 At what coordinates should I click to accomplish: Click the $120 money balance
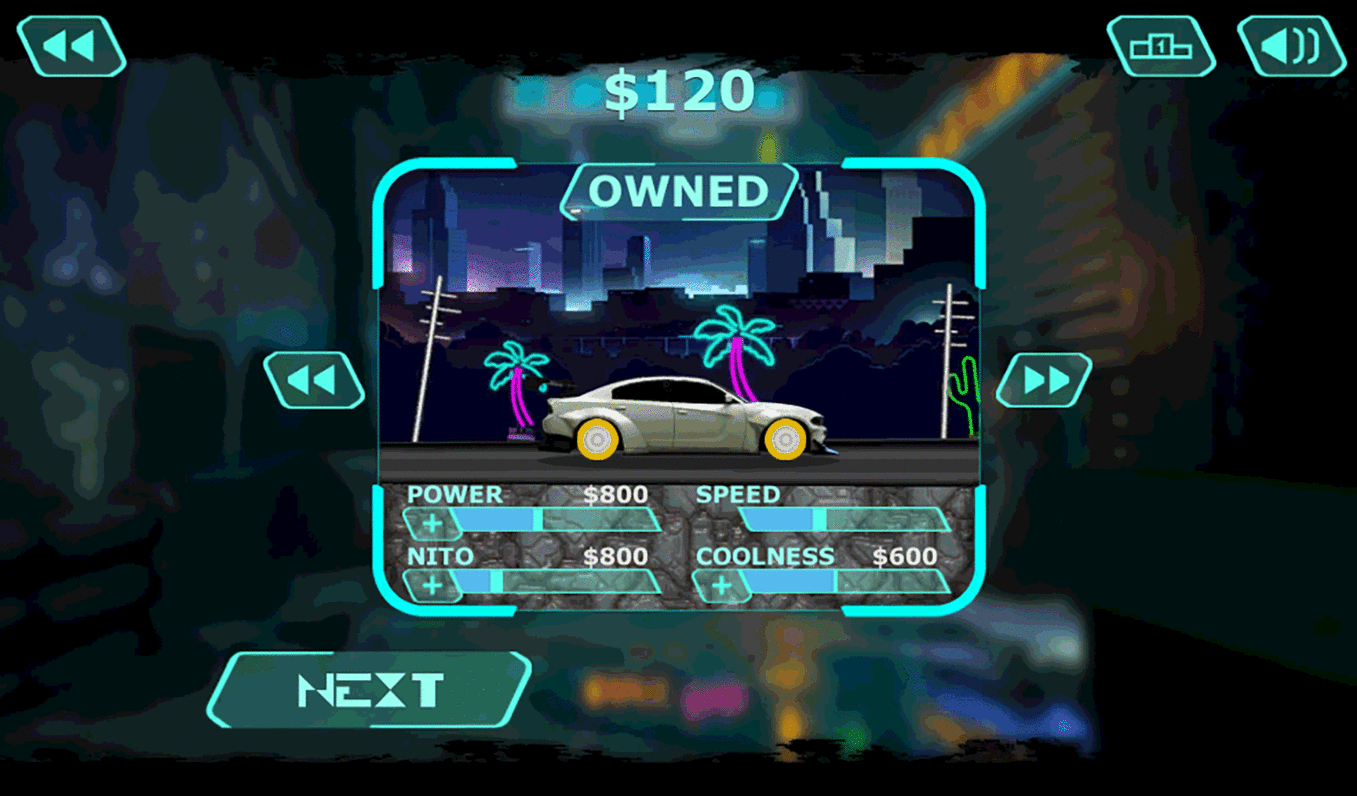click(x=678, y=91)
